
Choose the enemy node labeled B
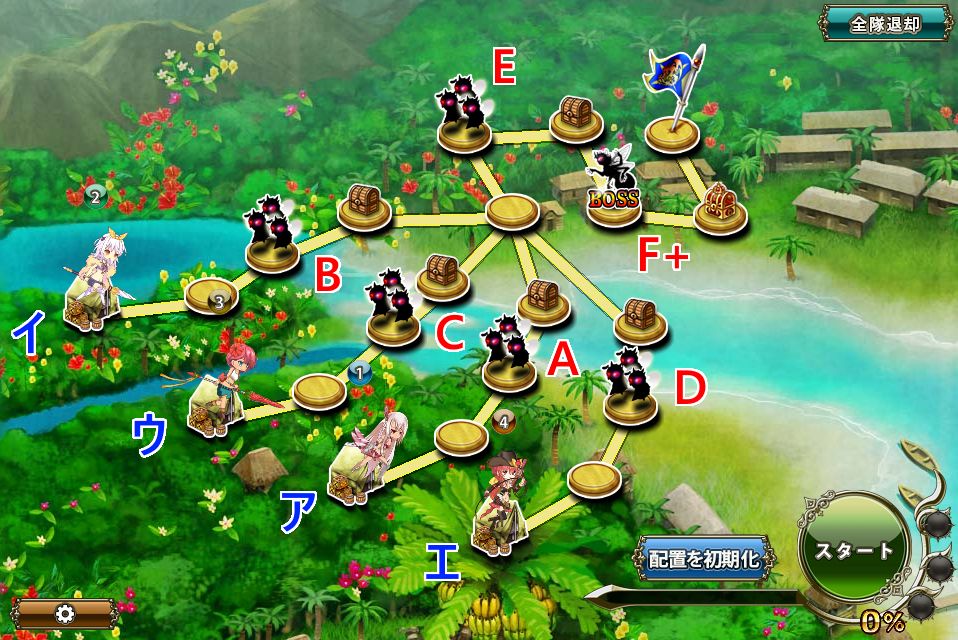[271, 236]
